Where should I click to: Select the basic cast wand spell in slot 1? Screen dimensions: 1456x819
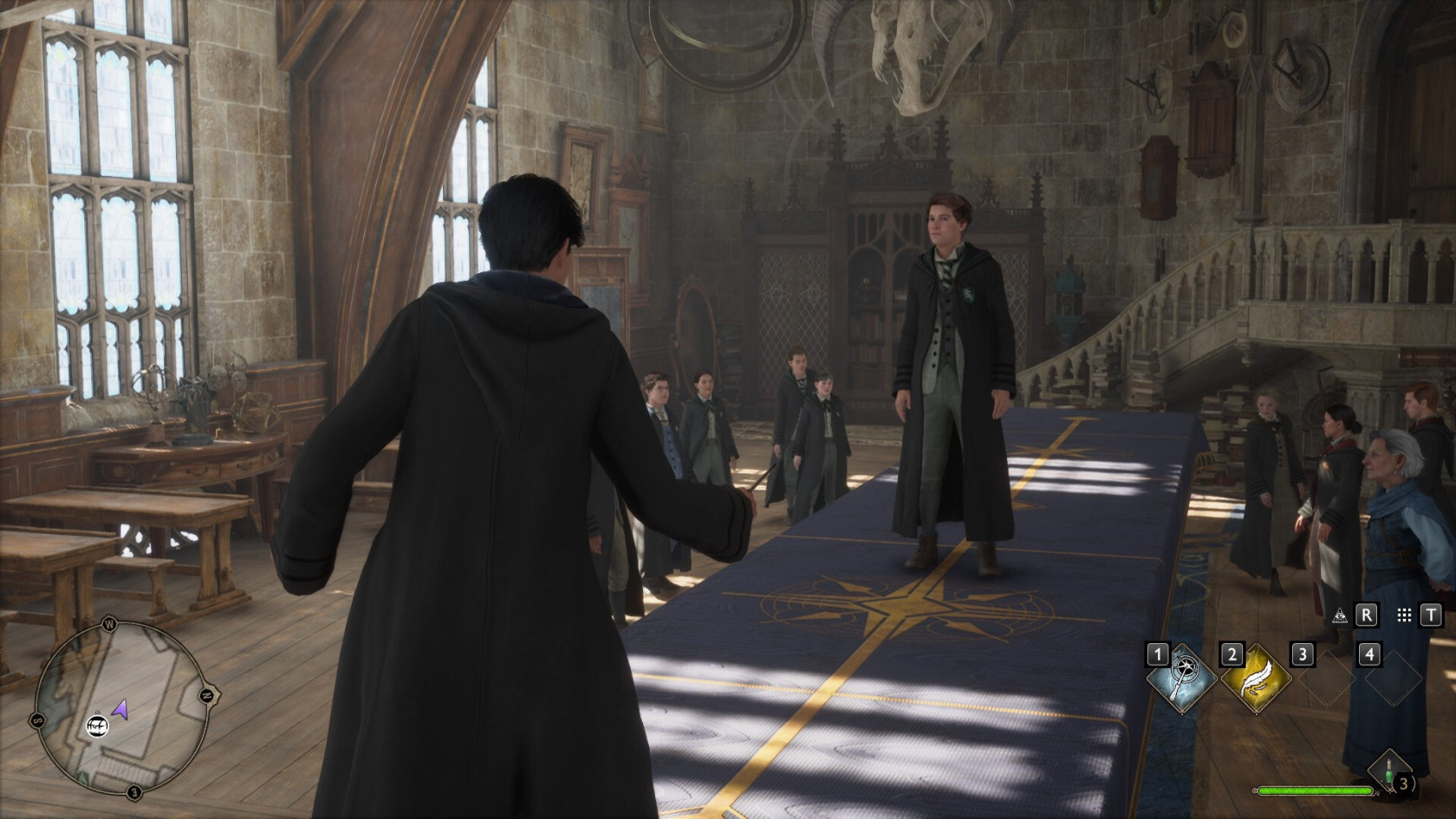click(x=1180, y=679)
